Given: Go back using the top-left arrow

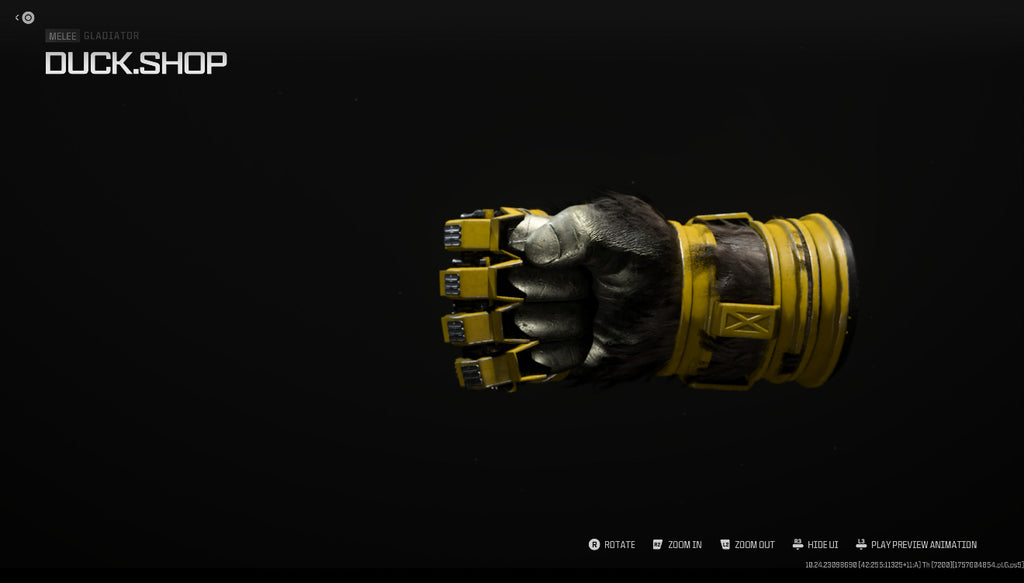Looking at the screenshot, I should pos(18,17).
